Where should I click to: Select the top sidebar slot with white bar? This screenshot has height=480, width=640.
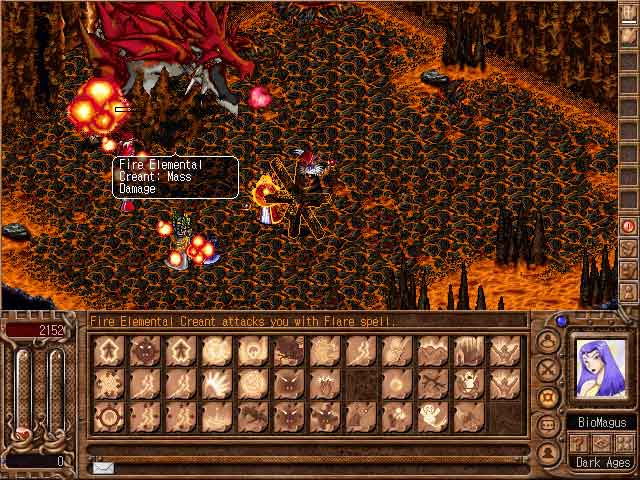629,16
